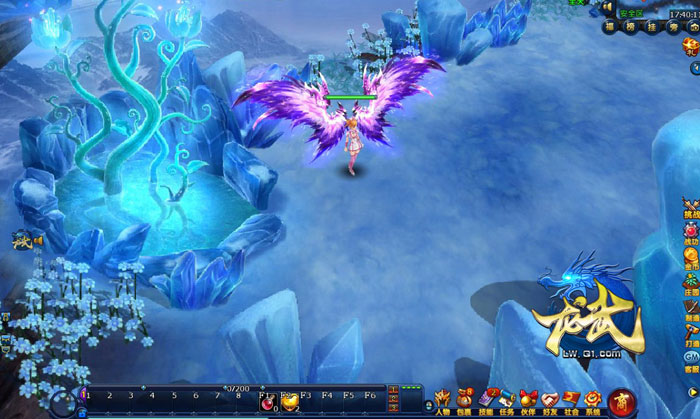Screen dimensions: 700x419
Task: Open the 战功 battle merit icon
Action: coord(691,233)
